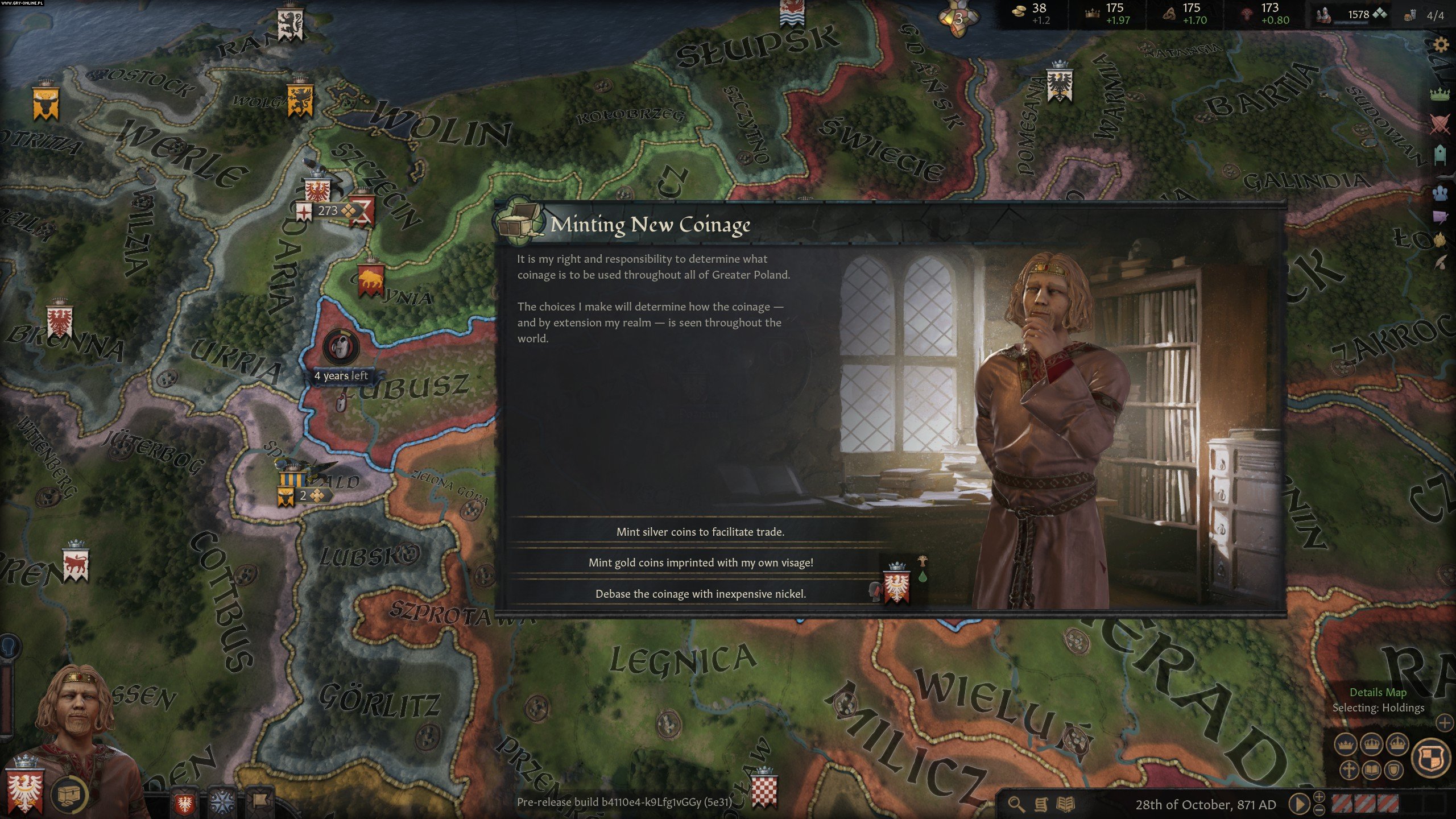Decrease game speed with minus button

coord(1319,810)
